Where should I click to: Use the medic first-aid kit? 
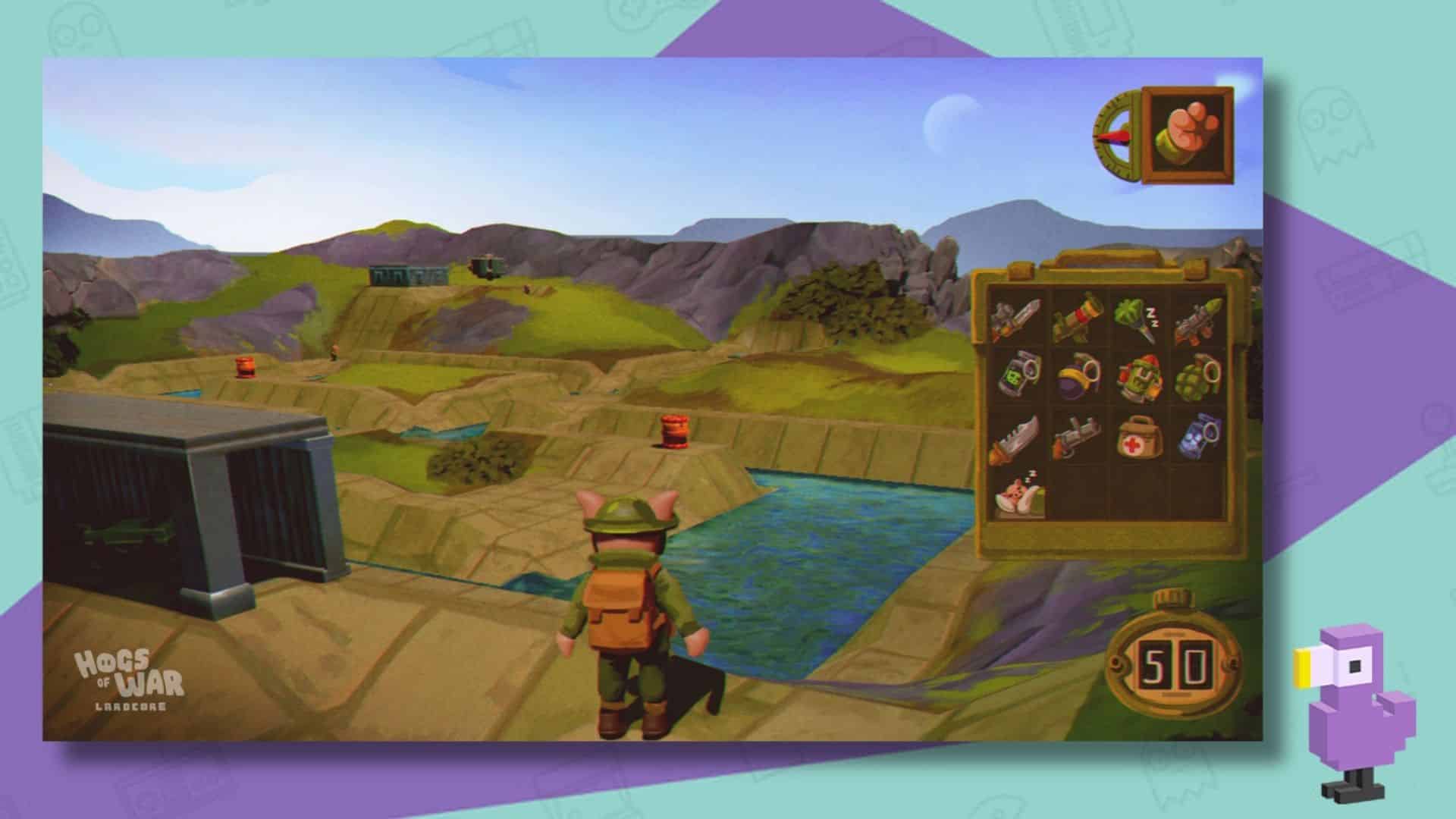pyautogui.click(x=1140, y=438)
